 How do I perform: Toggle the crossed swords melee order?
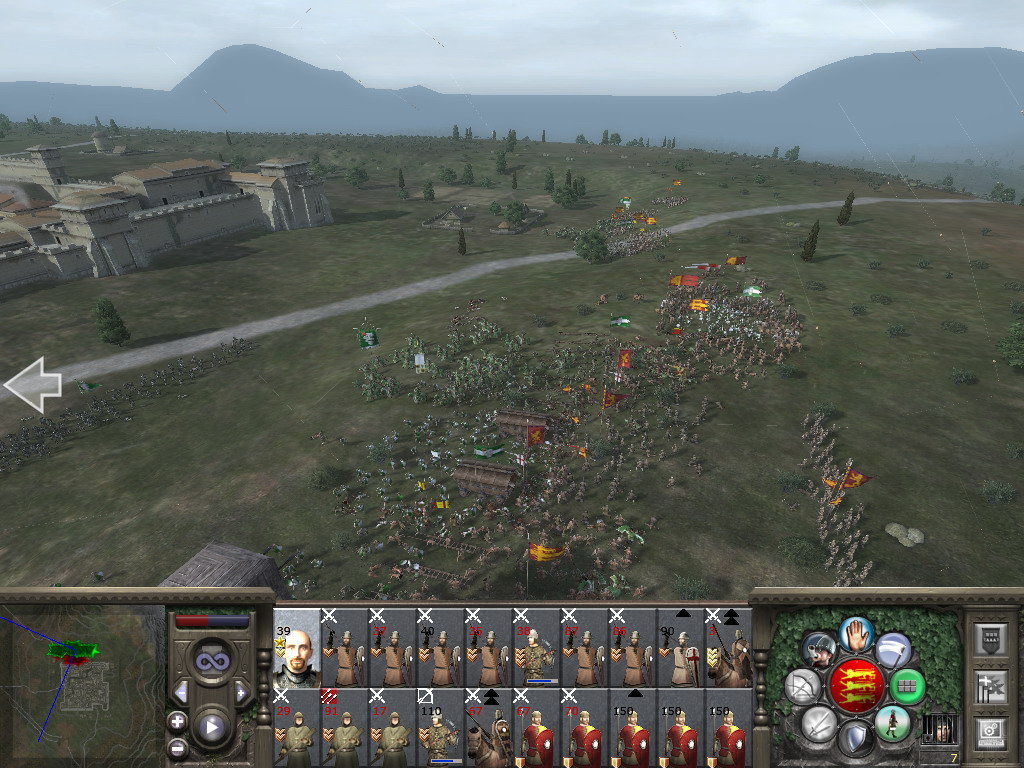coord(819,723)
